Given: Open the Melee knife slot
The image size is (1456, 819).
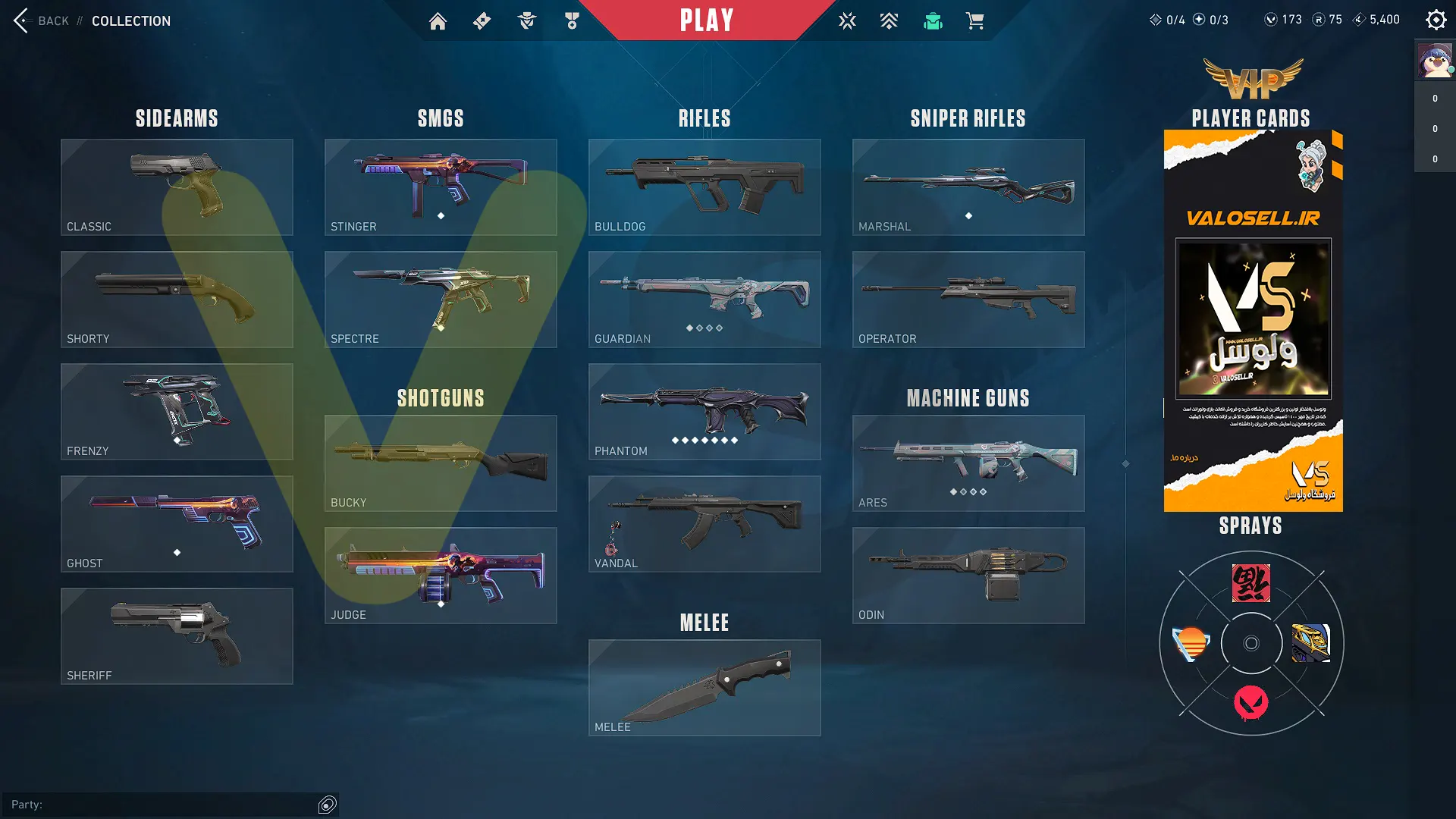Looking at the screenshot, I should coord(704,687).
